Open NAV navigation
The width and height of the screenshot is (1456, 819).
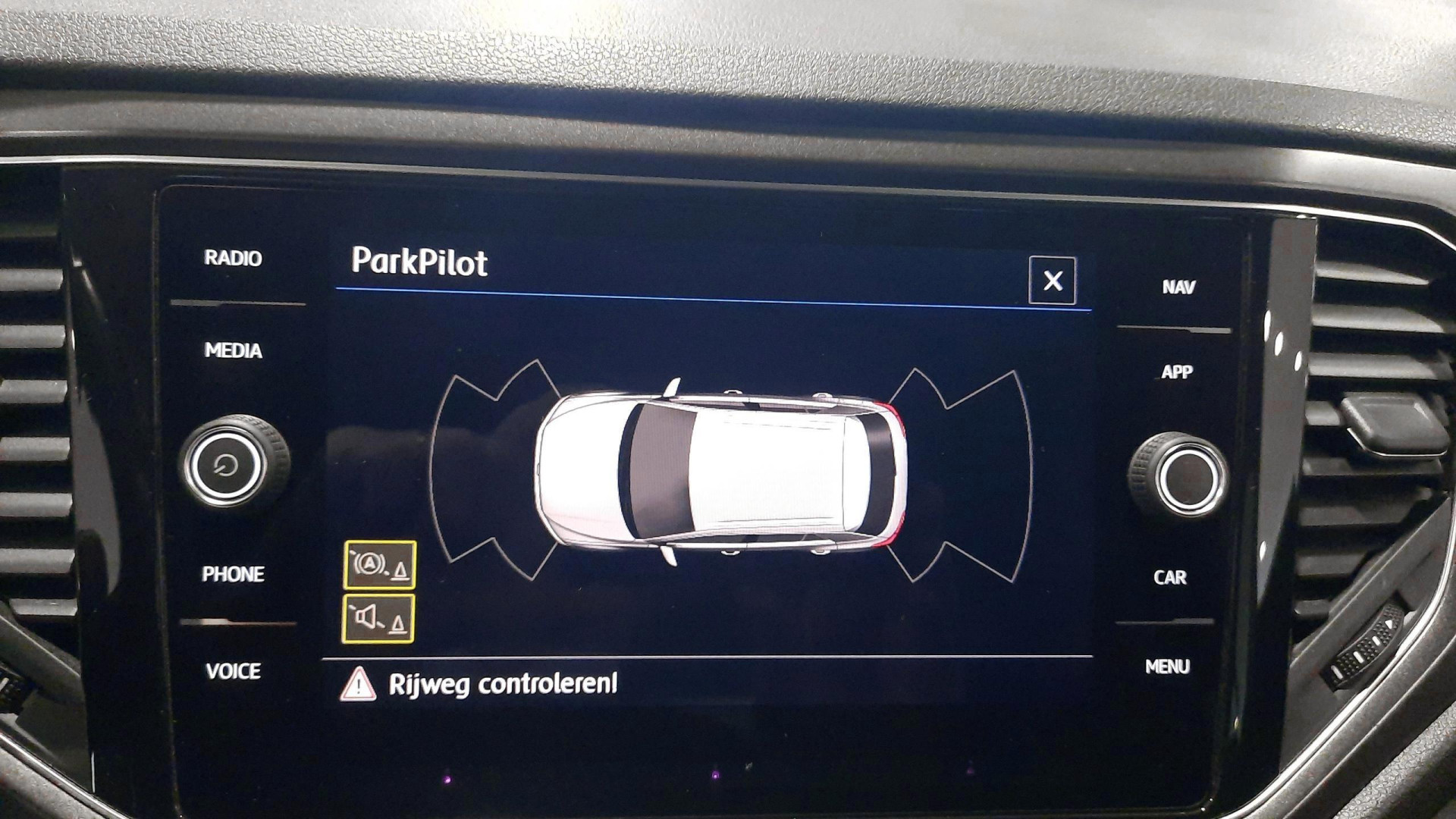point(1178,287)
